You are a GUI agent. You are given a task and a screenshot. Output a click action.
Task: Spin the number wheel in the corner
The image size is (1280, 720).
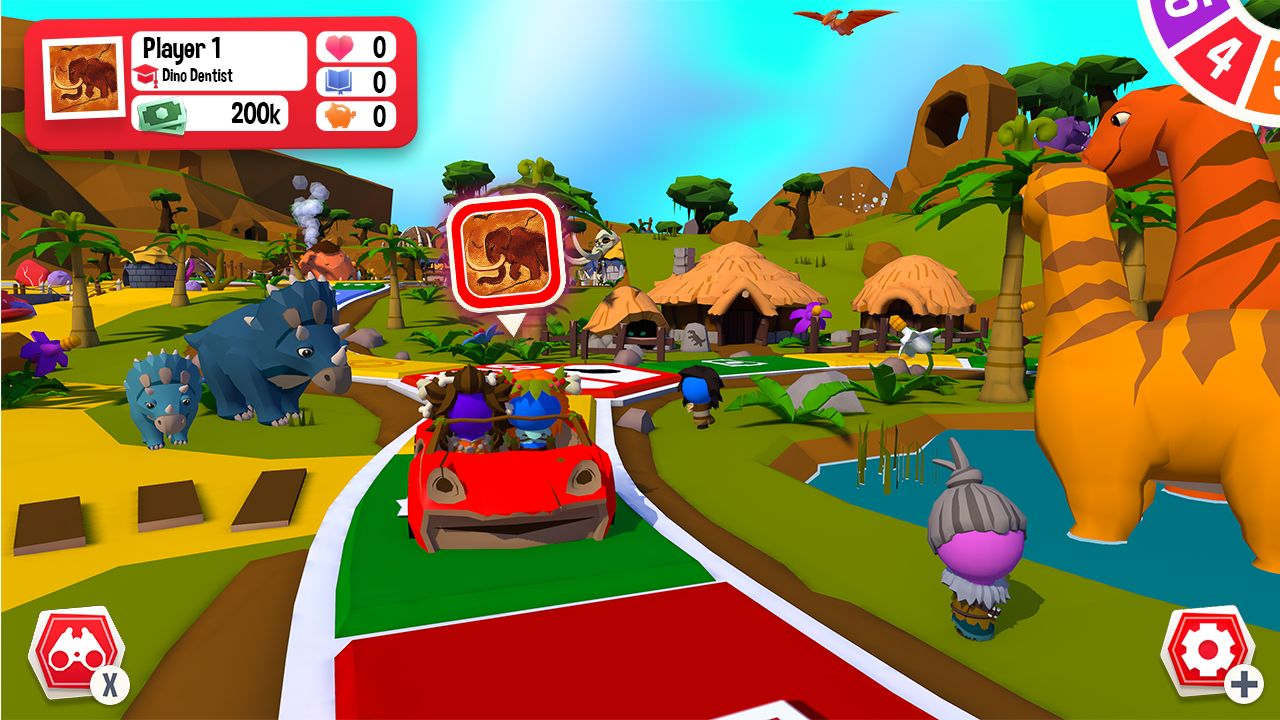point(1232,48)
